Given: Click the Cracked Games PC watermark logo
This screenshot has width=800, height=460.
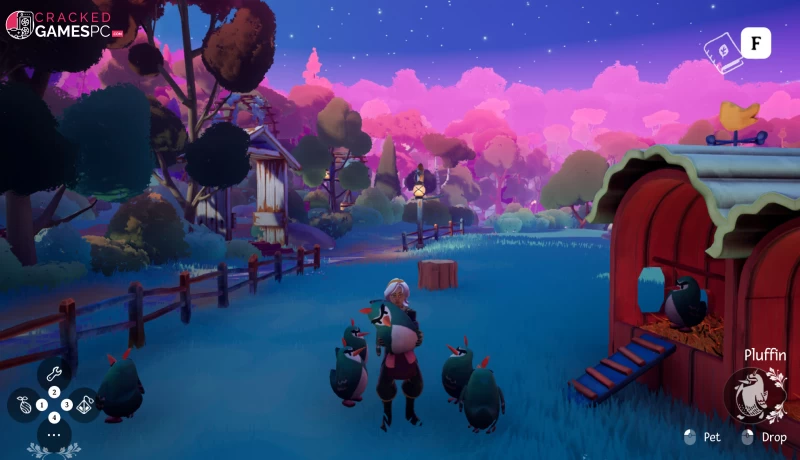Looking at the screenshot, I should click(60, 24).
